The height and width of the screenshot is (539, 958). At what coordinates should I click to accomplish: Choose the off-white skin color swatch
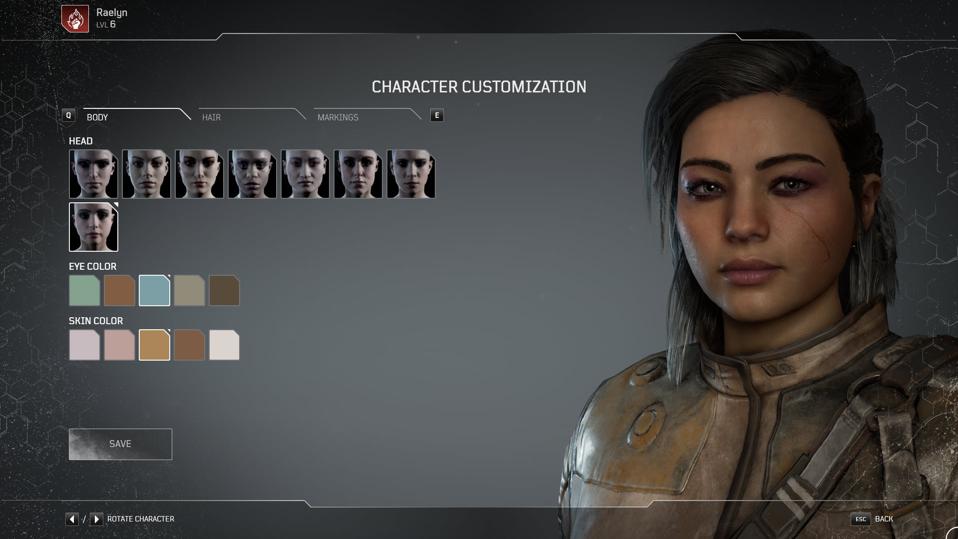[x=224, y=345]
